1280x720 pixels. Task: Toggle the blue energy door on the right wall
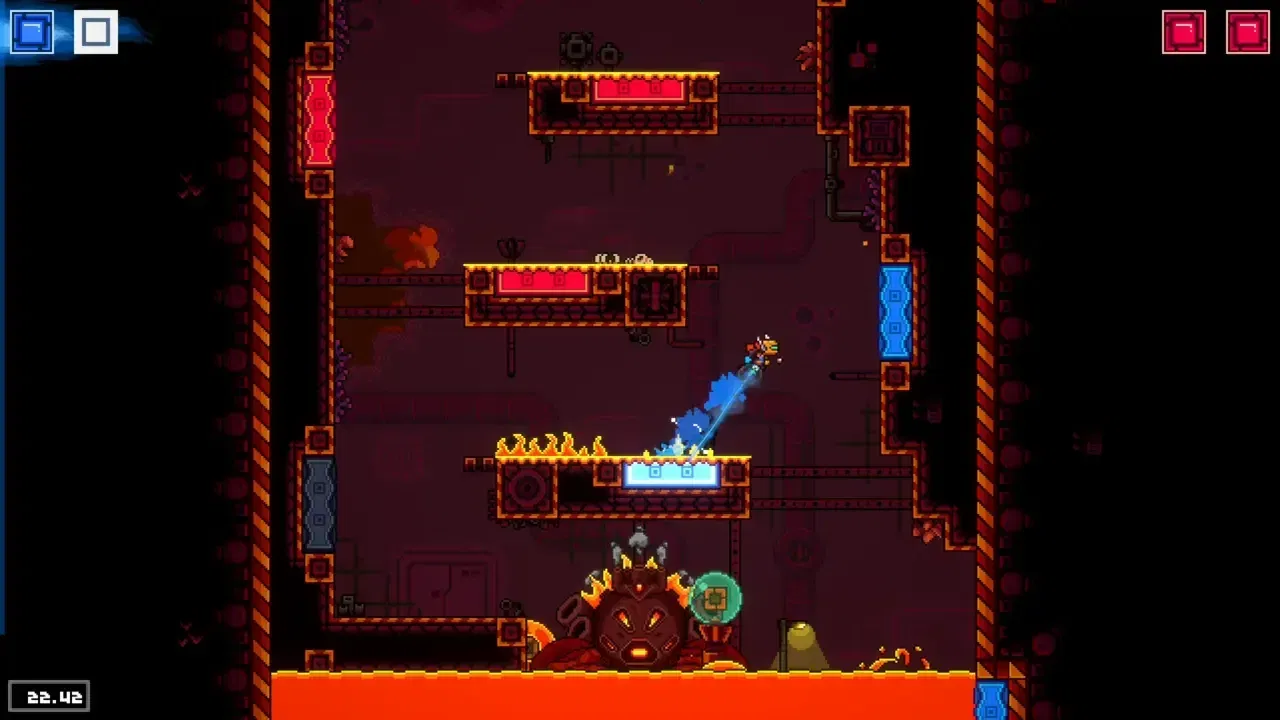click(x=895, y=313)
